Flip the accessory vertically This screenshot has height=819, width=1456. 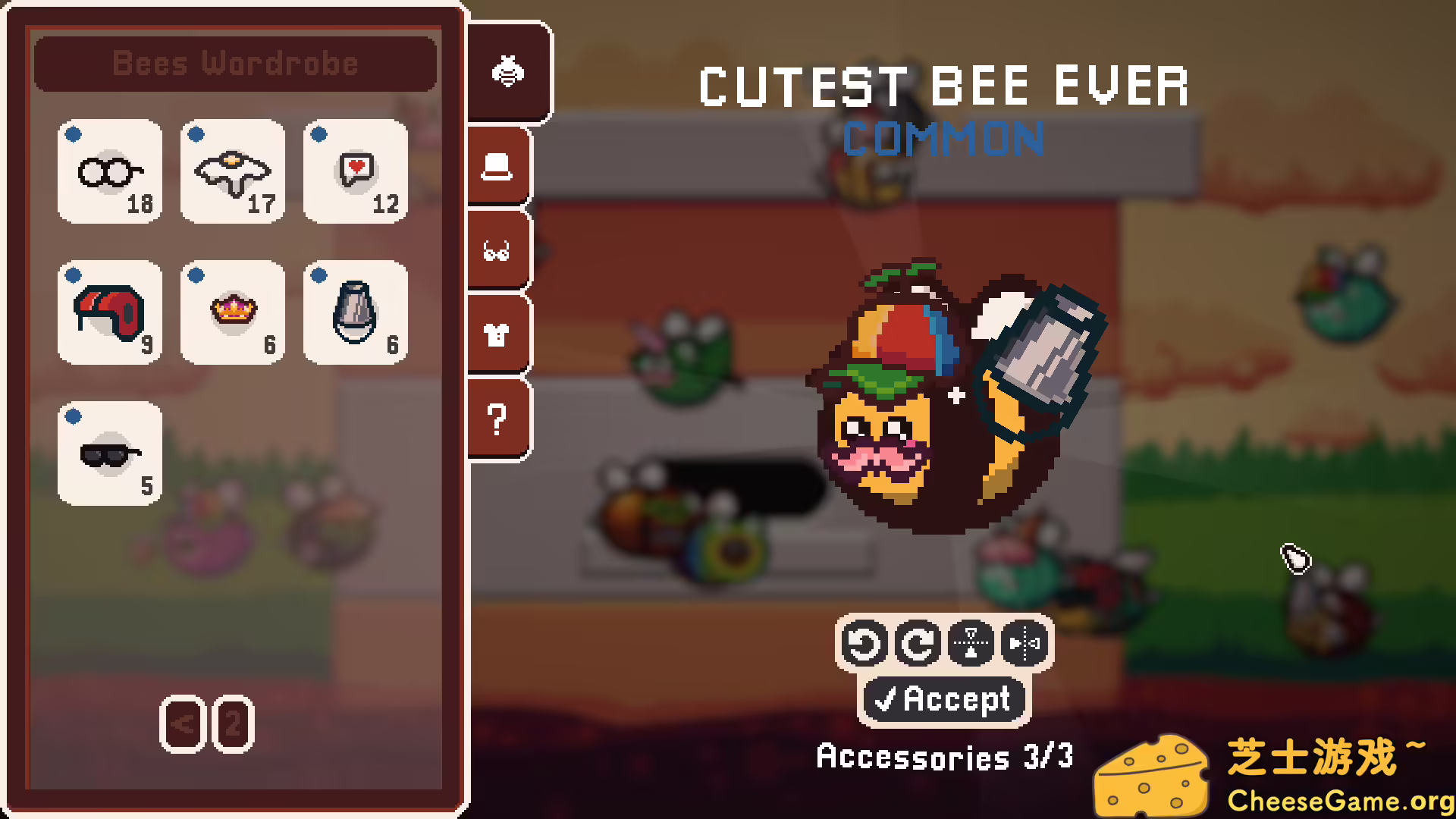pos(971,645)
